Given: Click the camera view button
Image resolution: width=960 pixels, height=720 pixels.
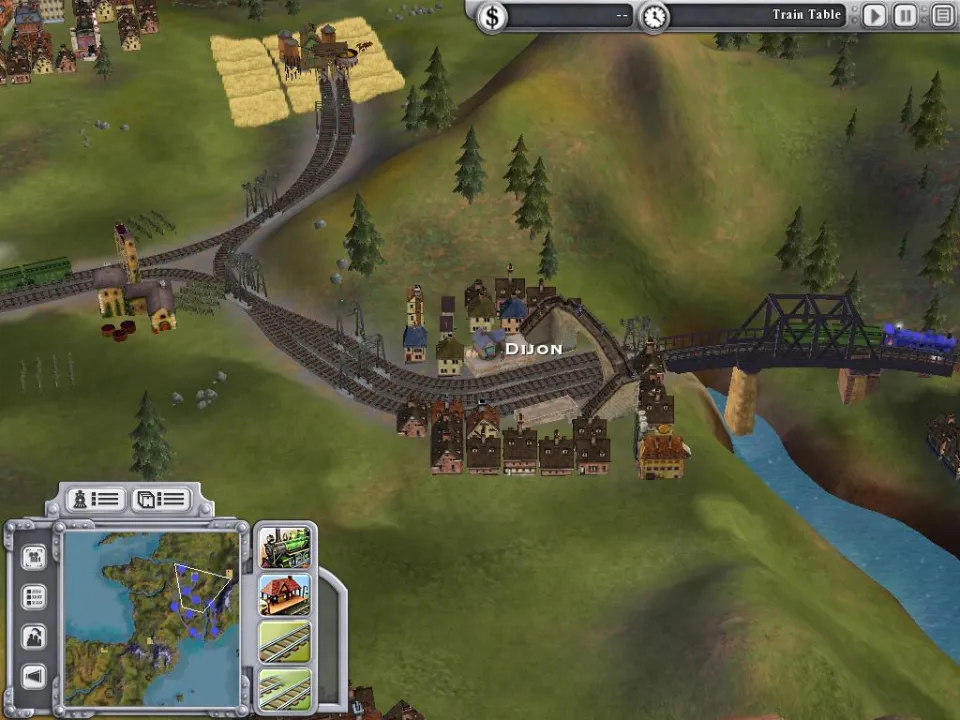Looking at the screenshot, I should 34,557.
